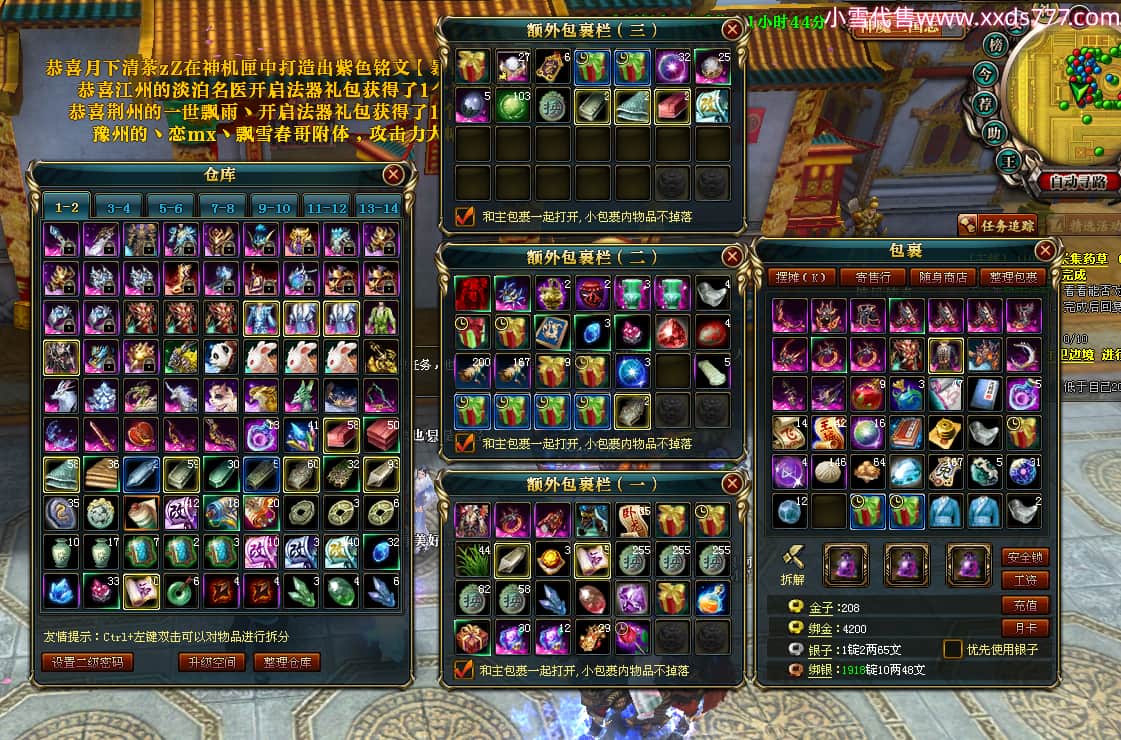Image resolution: width=1121 pixels, height=740 pixels.
Task: Switch to warehouse tab 3-4
Action: tap(119, 208)
